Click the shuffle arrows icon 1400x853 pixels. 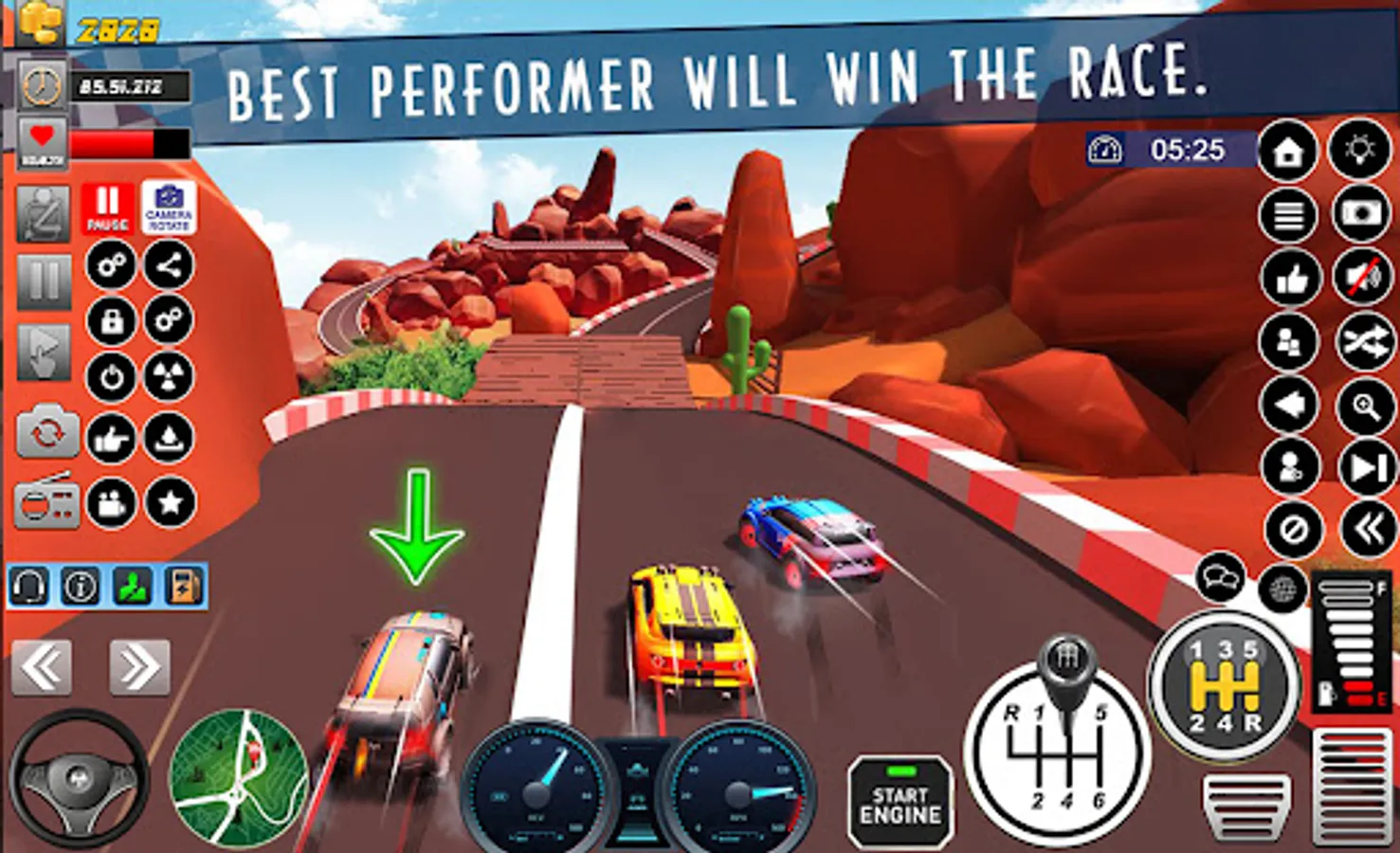coord(1365,341)
